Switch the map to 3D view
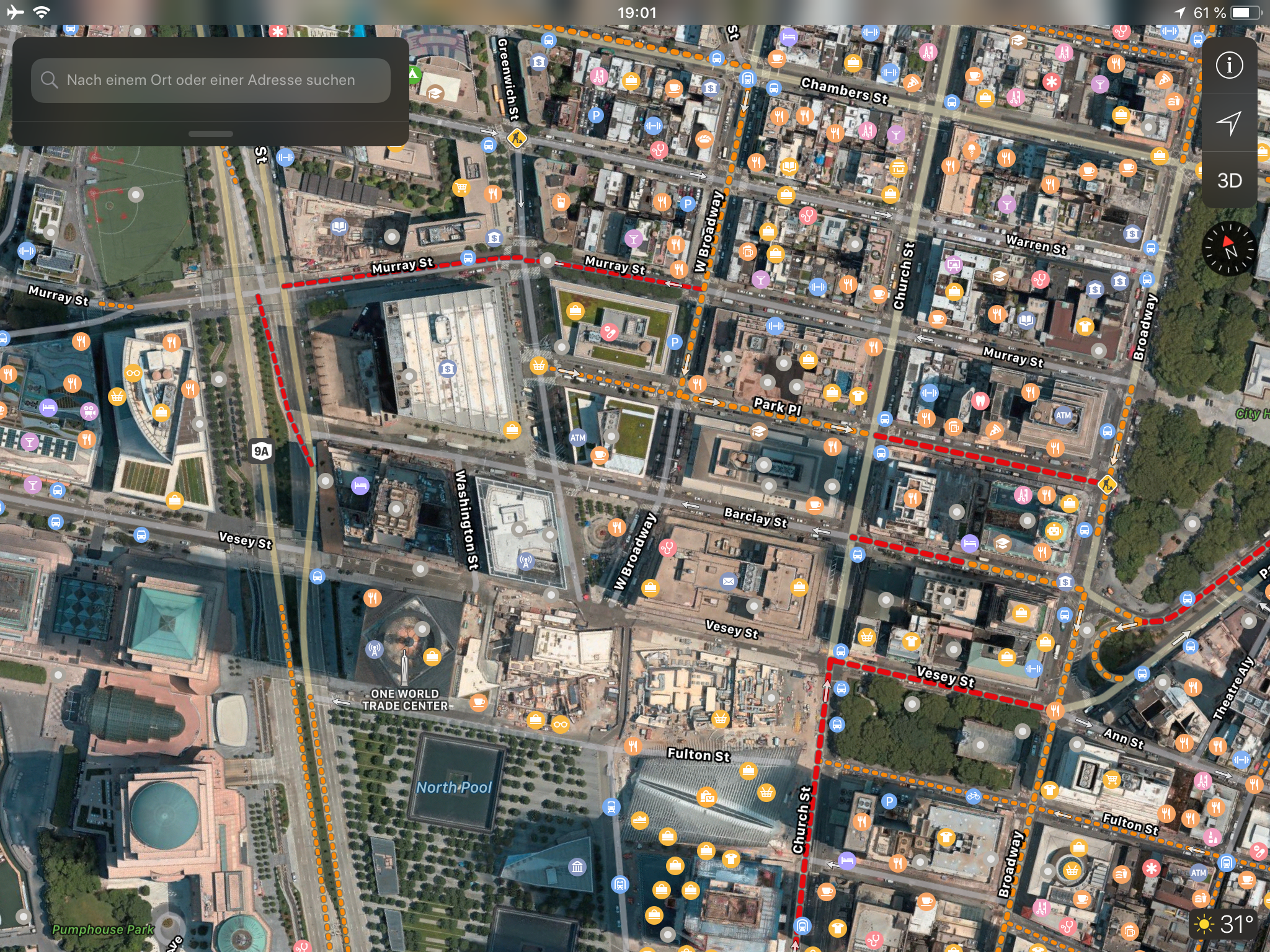This screenshot has width=1270, height=952. pyautogui.click(x=1229, y=180)
